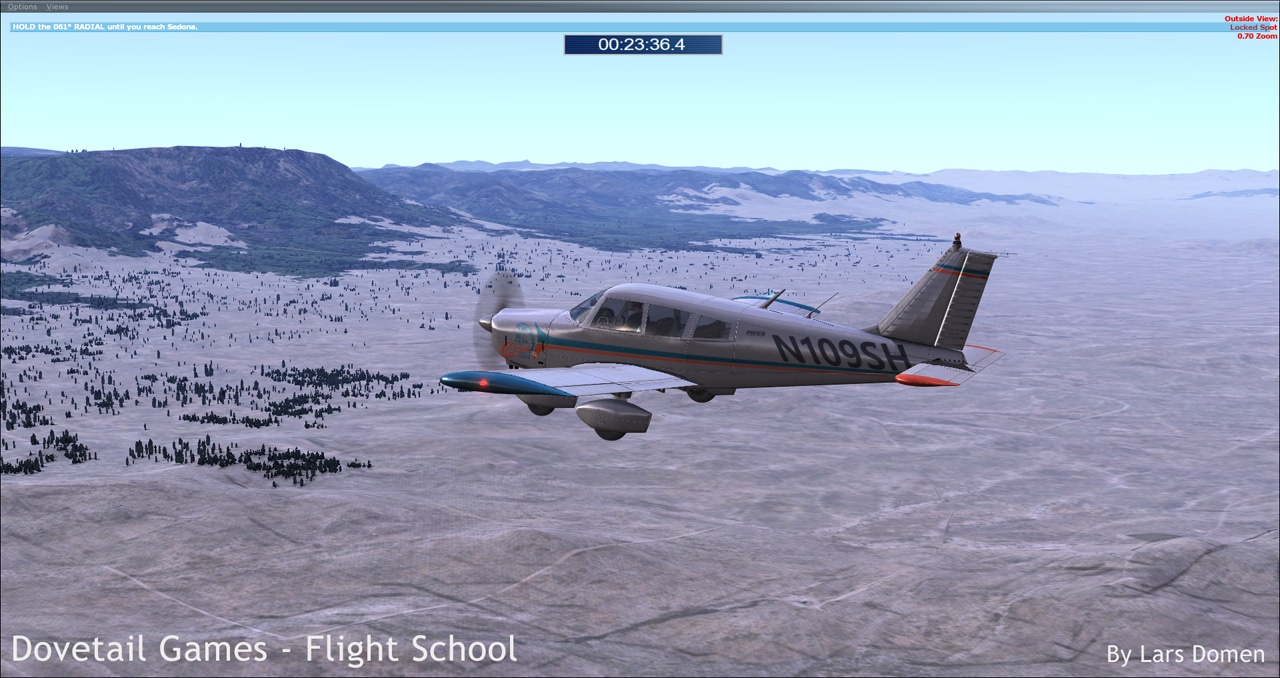Screen dimensions: 1280x678
Task: Open the Options menu
Action: coord(22,7)
